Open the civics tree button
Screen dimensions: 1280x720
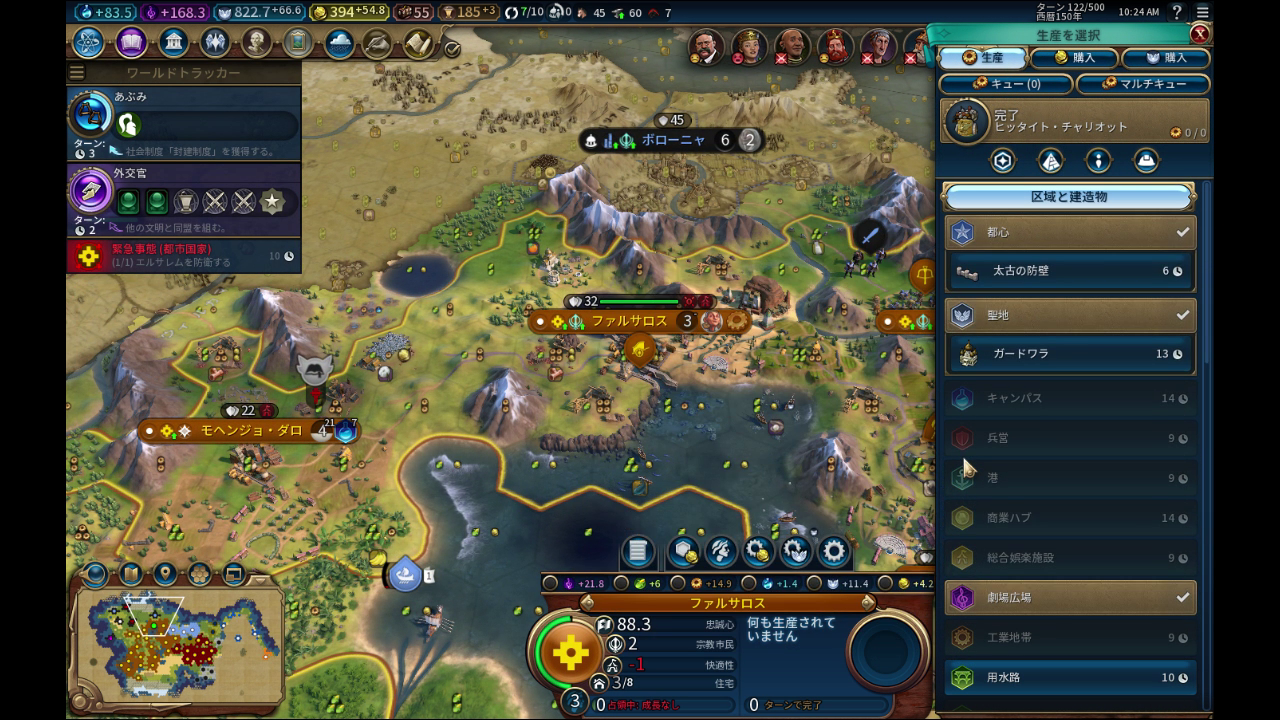click(131, 43)
